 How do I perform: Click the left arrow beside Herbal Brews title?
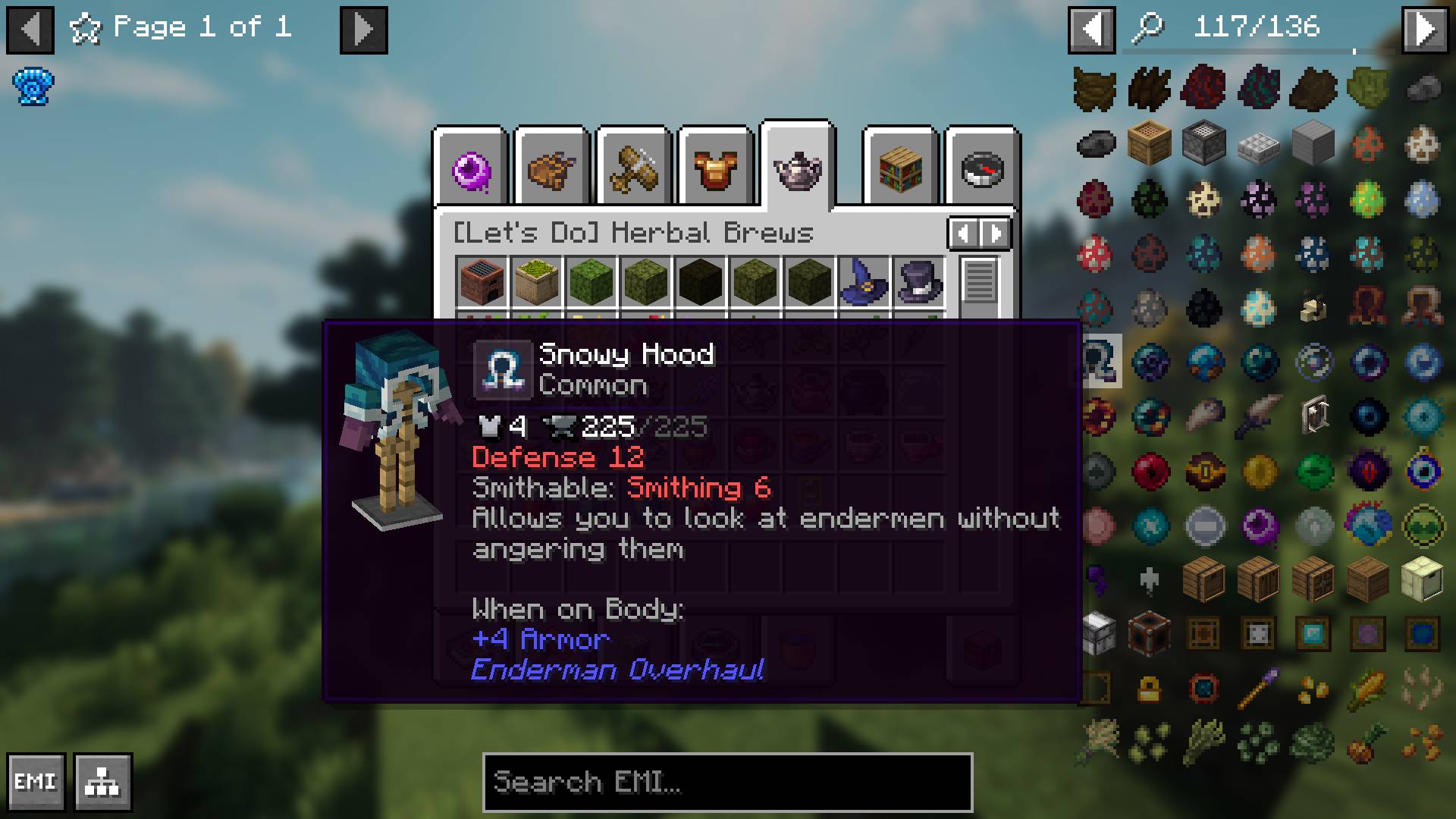pos(962,234)
